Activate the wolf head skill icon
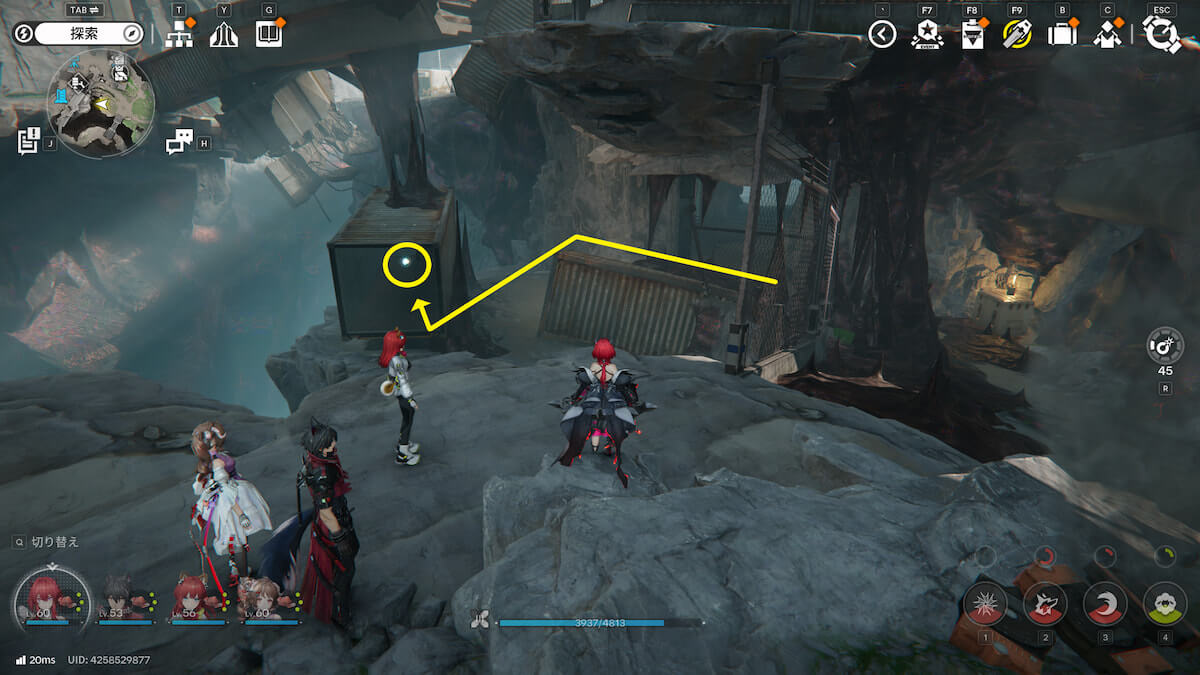1200x675 pixels. click(1044, 603)
